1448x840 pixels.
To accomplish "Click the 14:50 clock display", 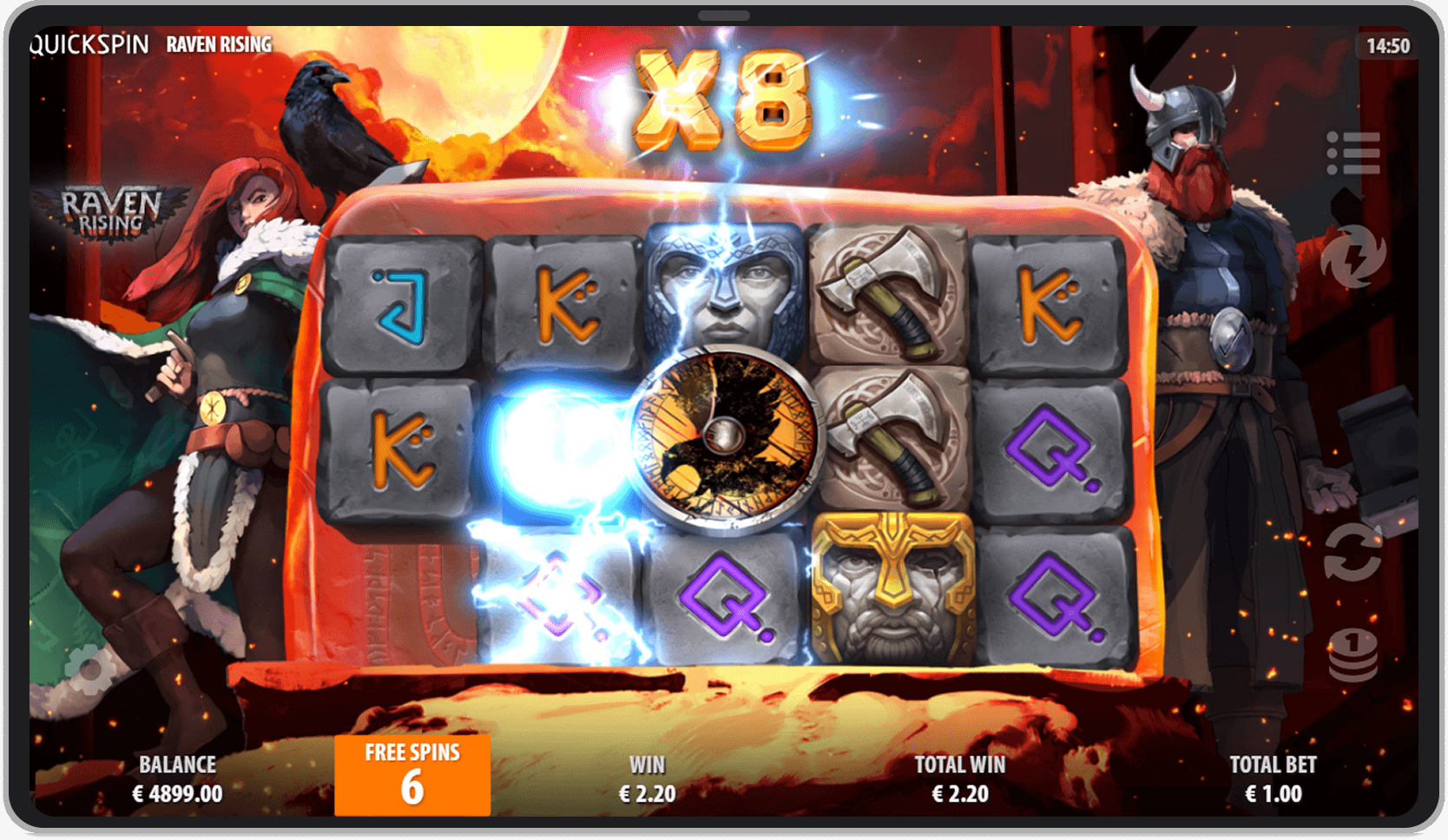I will [x=1390, y=45].
